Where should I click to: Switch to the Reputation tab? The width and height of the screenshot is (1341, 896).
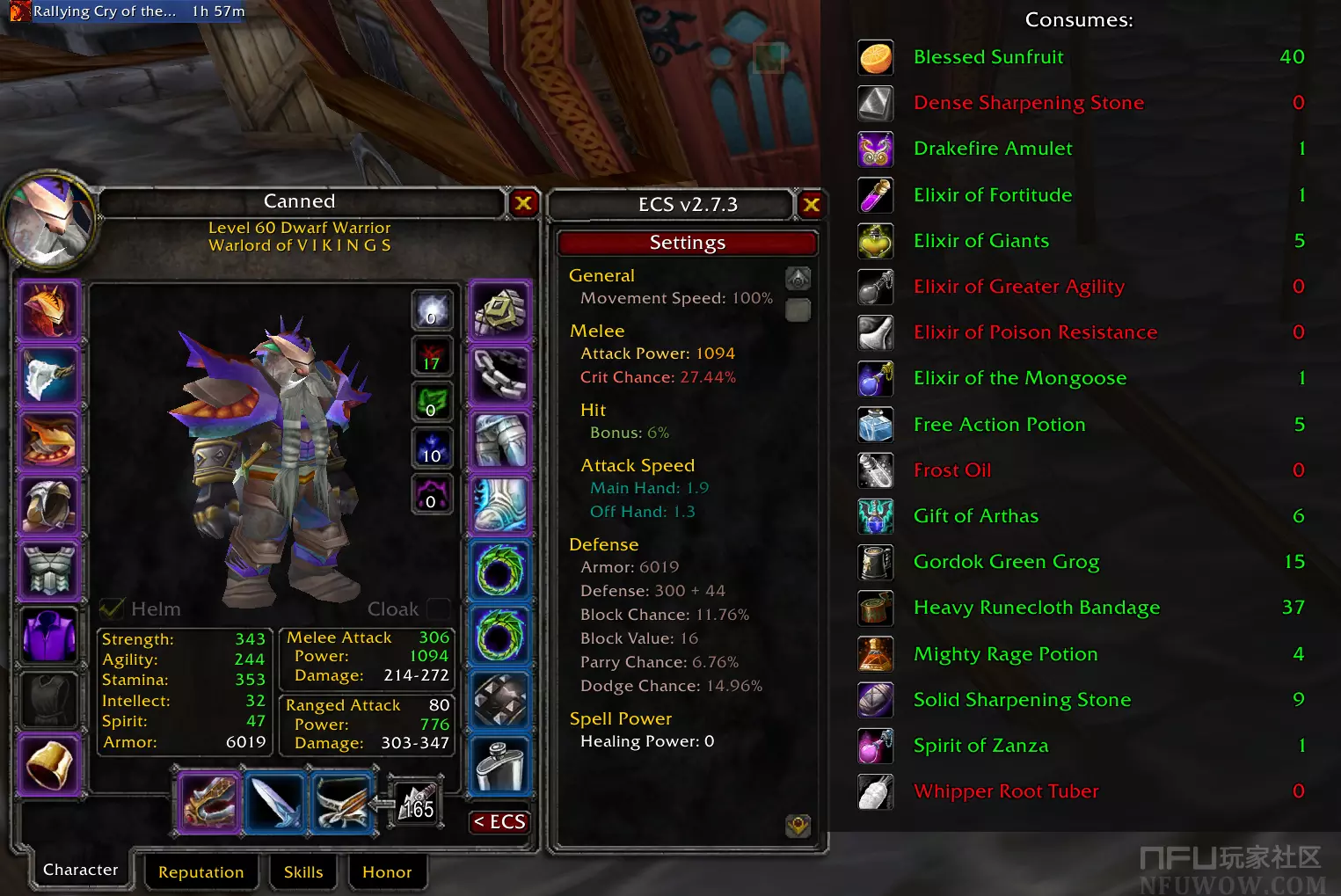coord(200,871)
